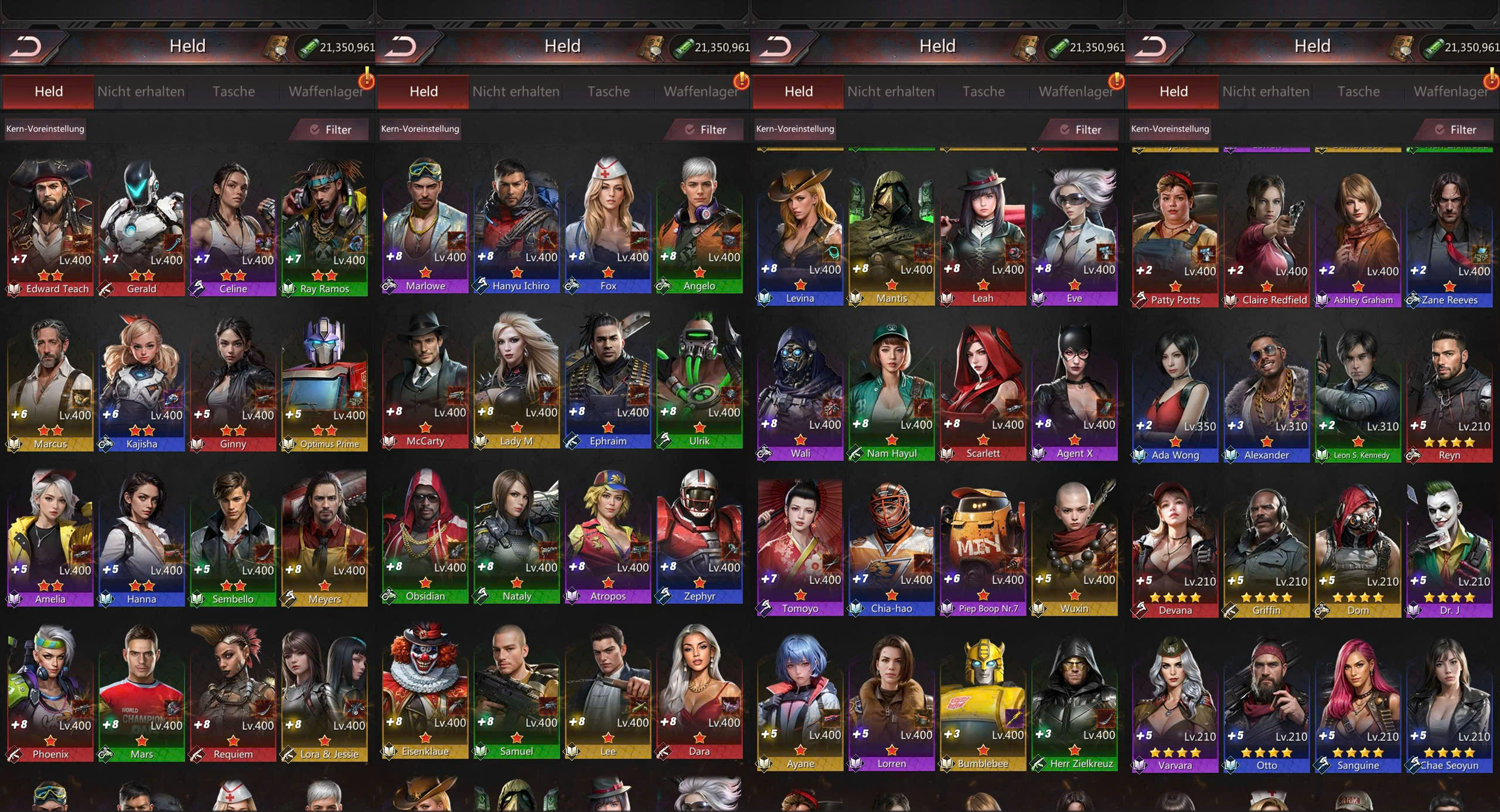Open the Mantis hero card
Screen dimensions: 1500x812
[891, 237]
